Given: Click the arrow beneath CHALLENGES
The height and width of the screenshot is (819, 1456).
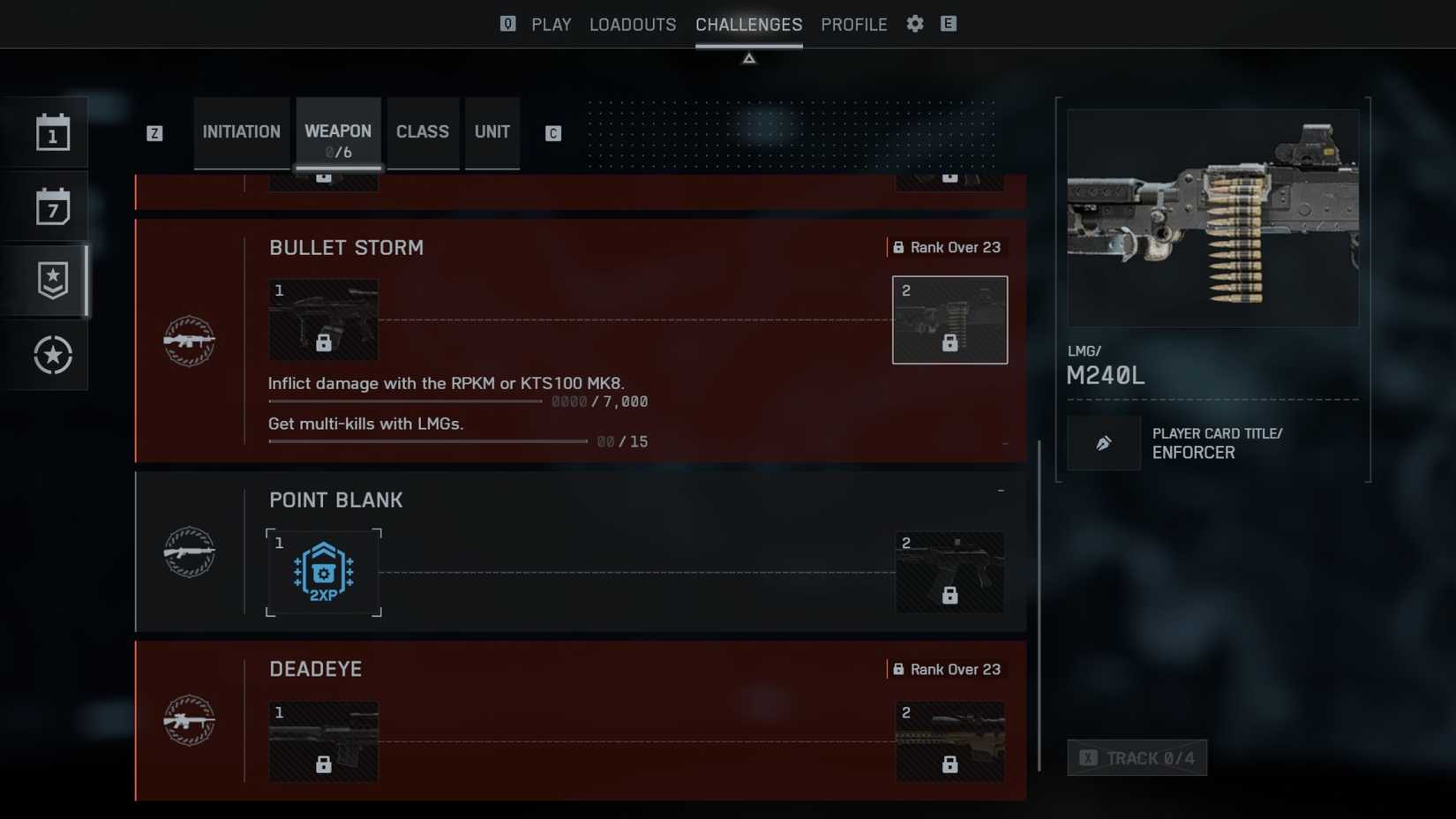Looking at the screenshot, I should 748,57.
